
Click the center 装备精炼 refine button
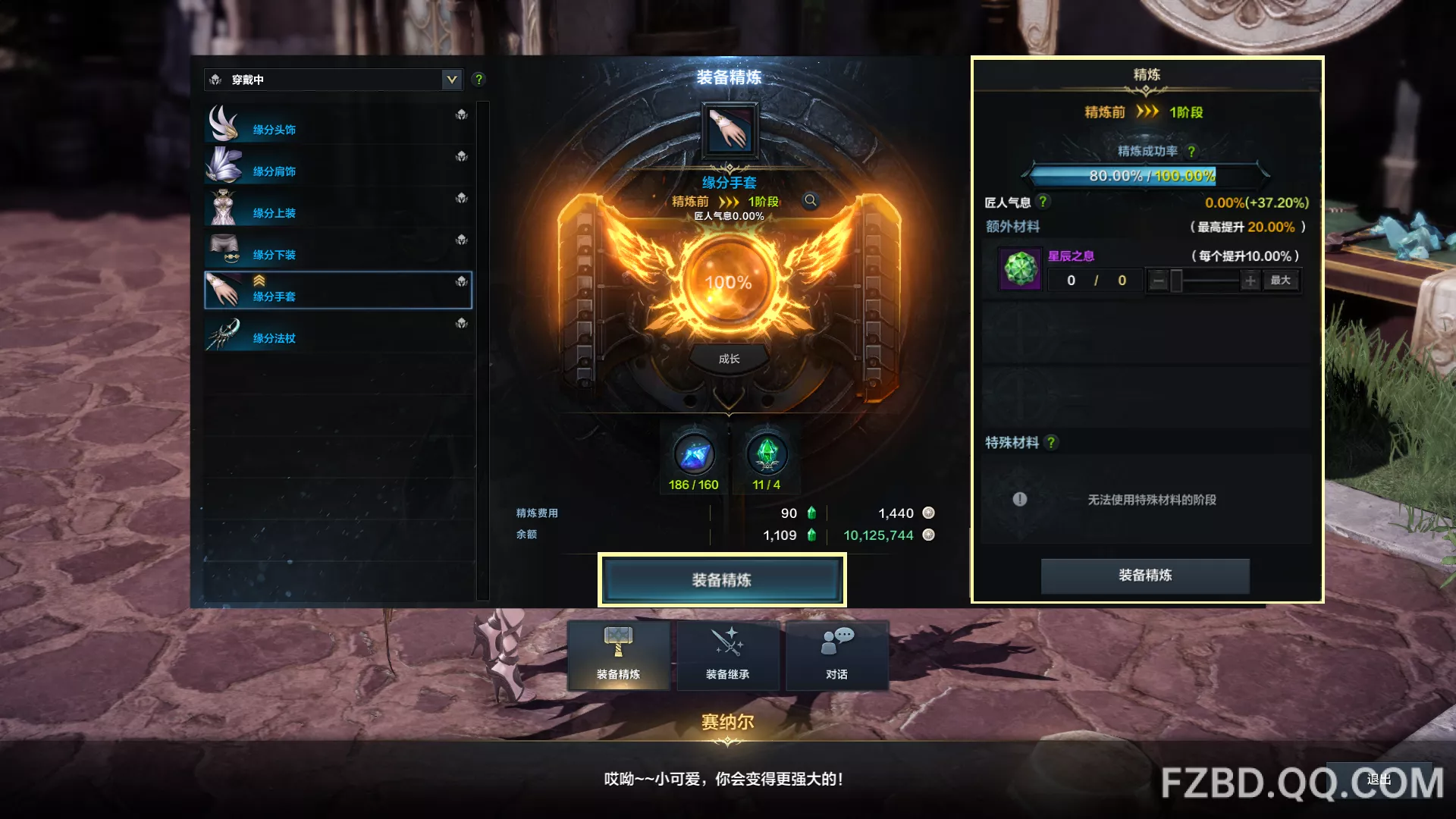[722, 580]
